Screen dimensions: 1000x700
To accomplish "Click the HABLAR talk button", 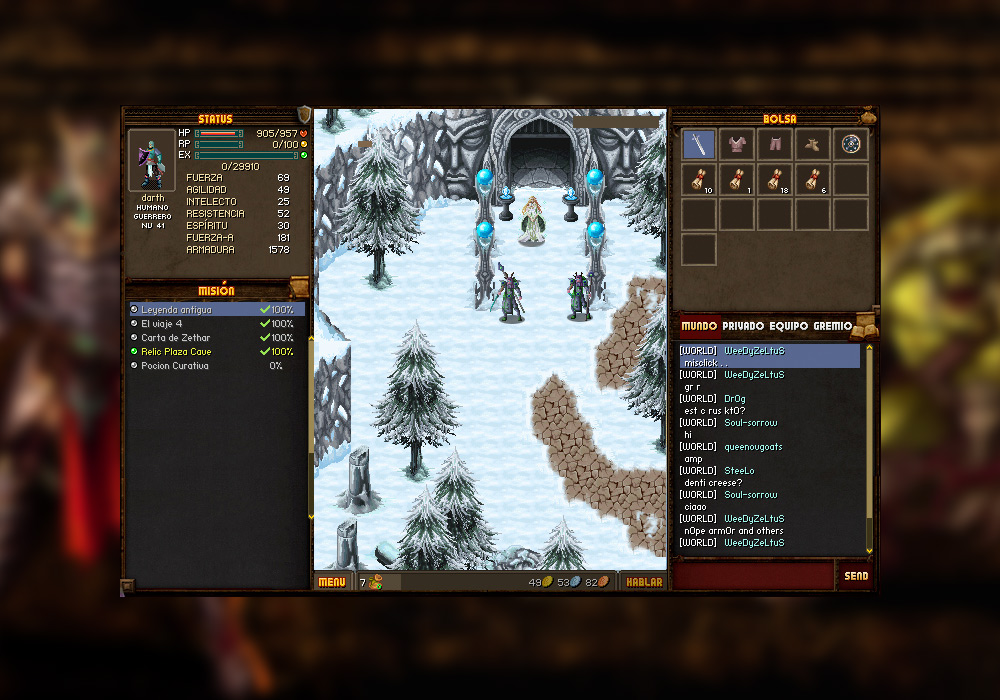I will 644,582.
